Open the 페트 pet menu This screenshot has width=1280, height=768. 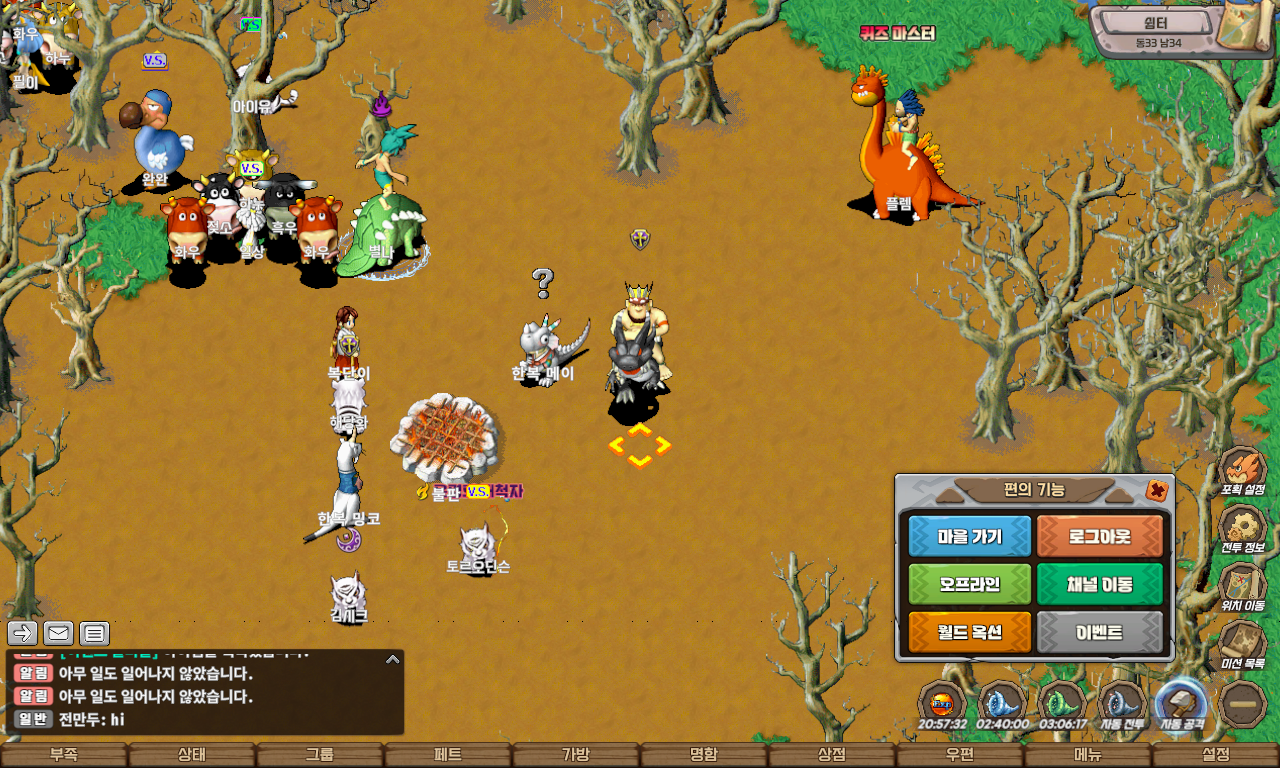pyautogui.click(x=448, y=755)
